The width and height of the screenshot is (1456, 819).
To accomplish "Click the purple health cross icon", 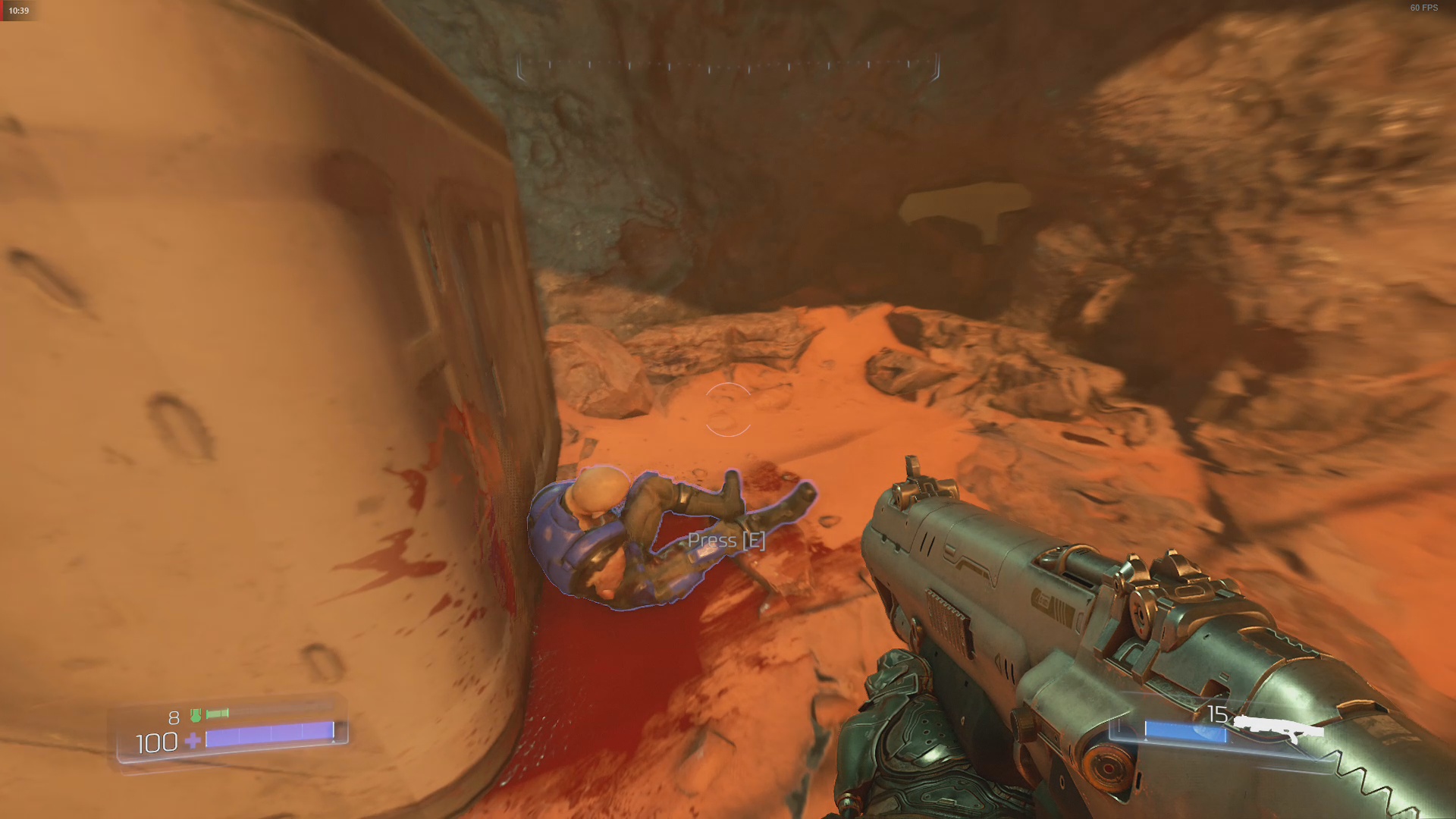I will click(194, 742).
